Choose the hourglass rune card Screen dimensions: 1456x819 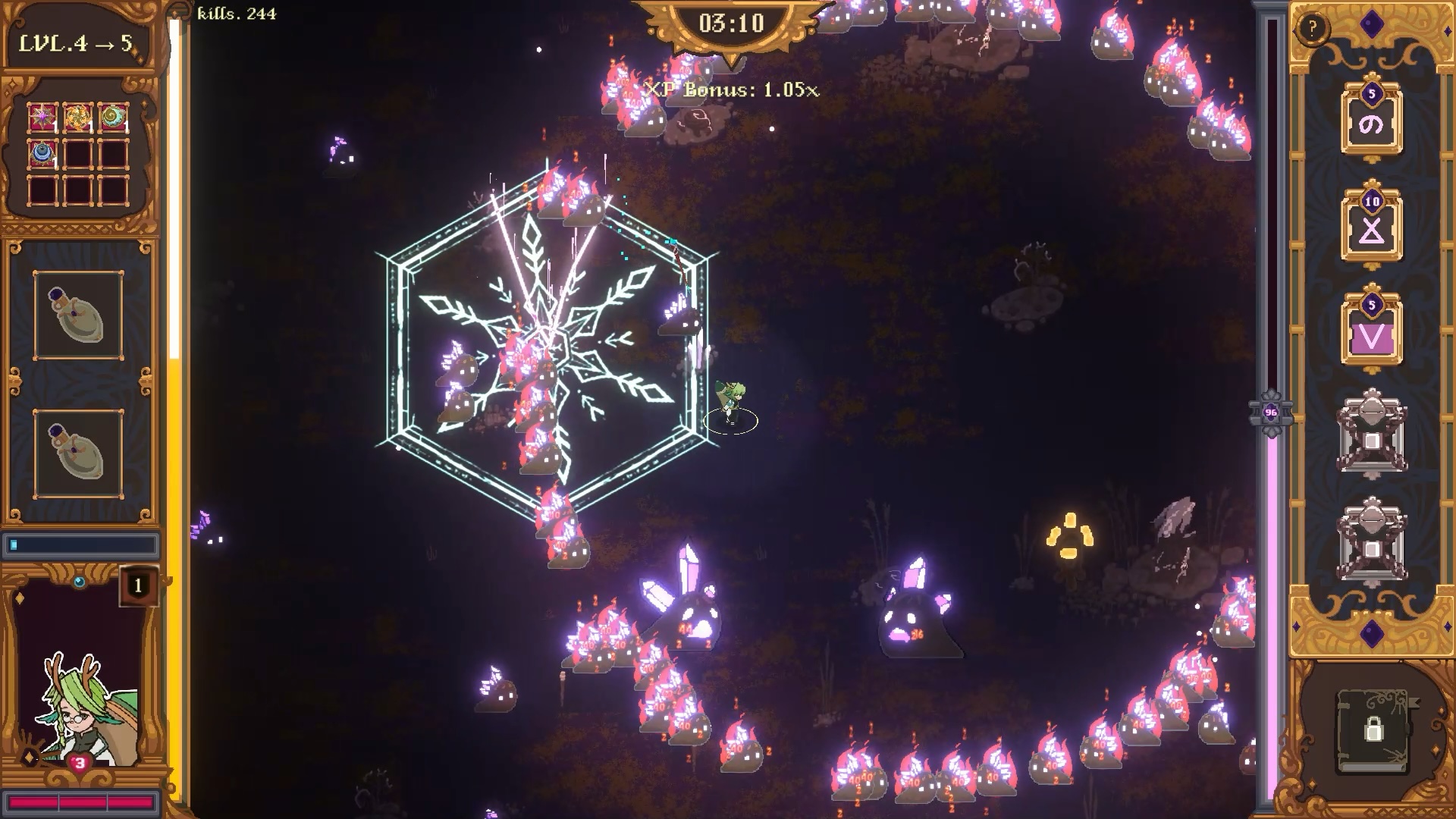(x=1371, y=228)
